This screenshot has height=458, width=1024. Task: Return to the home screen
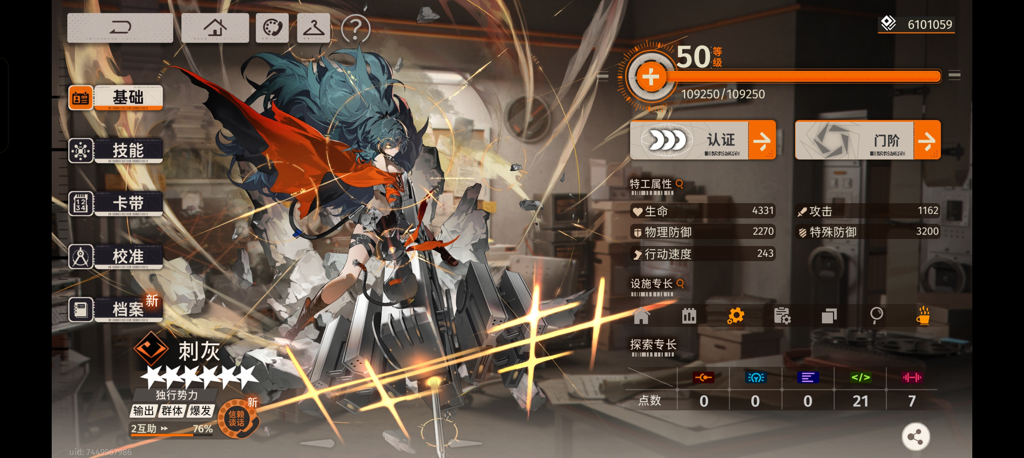[215, 28]
